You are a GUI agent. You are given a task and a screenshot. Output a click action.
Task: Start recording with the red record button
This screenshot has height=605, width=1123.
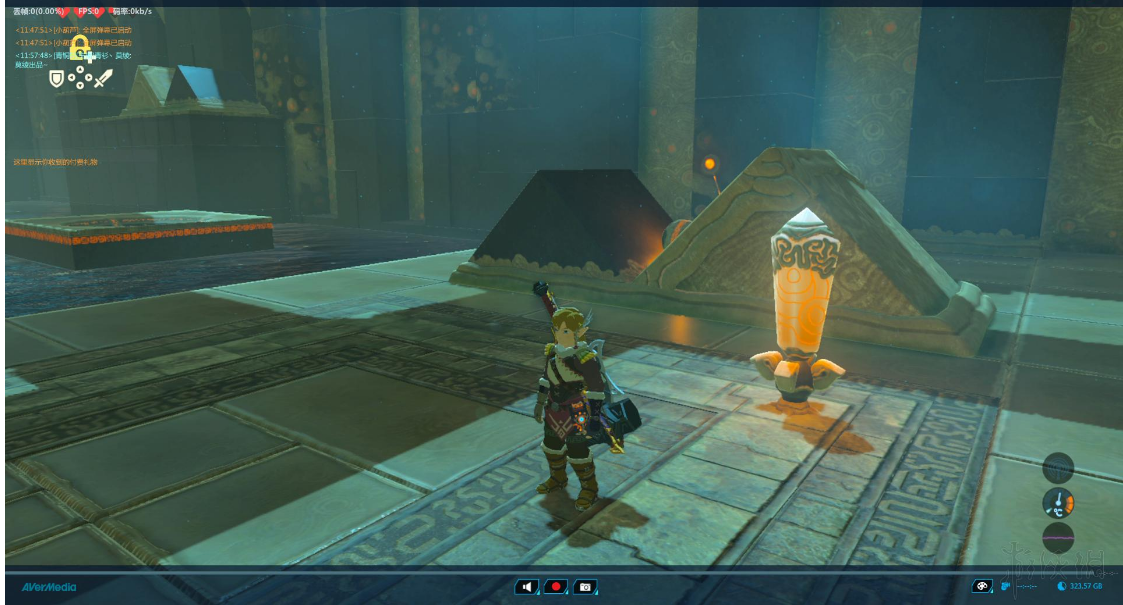pos(556,586)
